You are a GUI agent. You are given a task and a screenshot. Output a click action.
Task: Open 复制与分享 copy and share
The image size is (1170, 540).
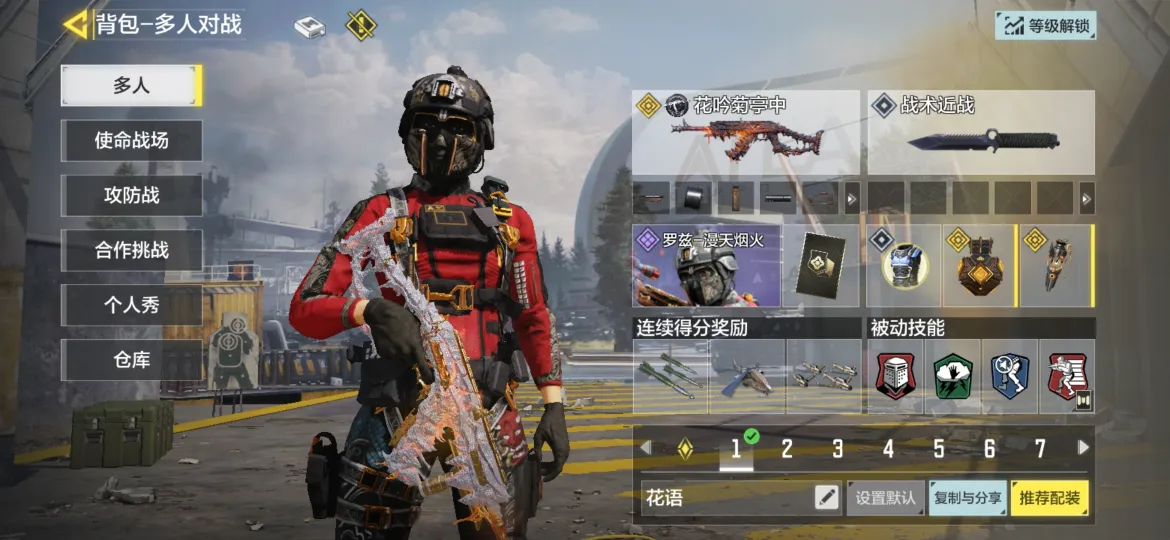click(x=968, y=497)
